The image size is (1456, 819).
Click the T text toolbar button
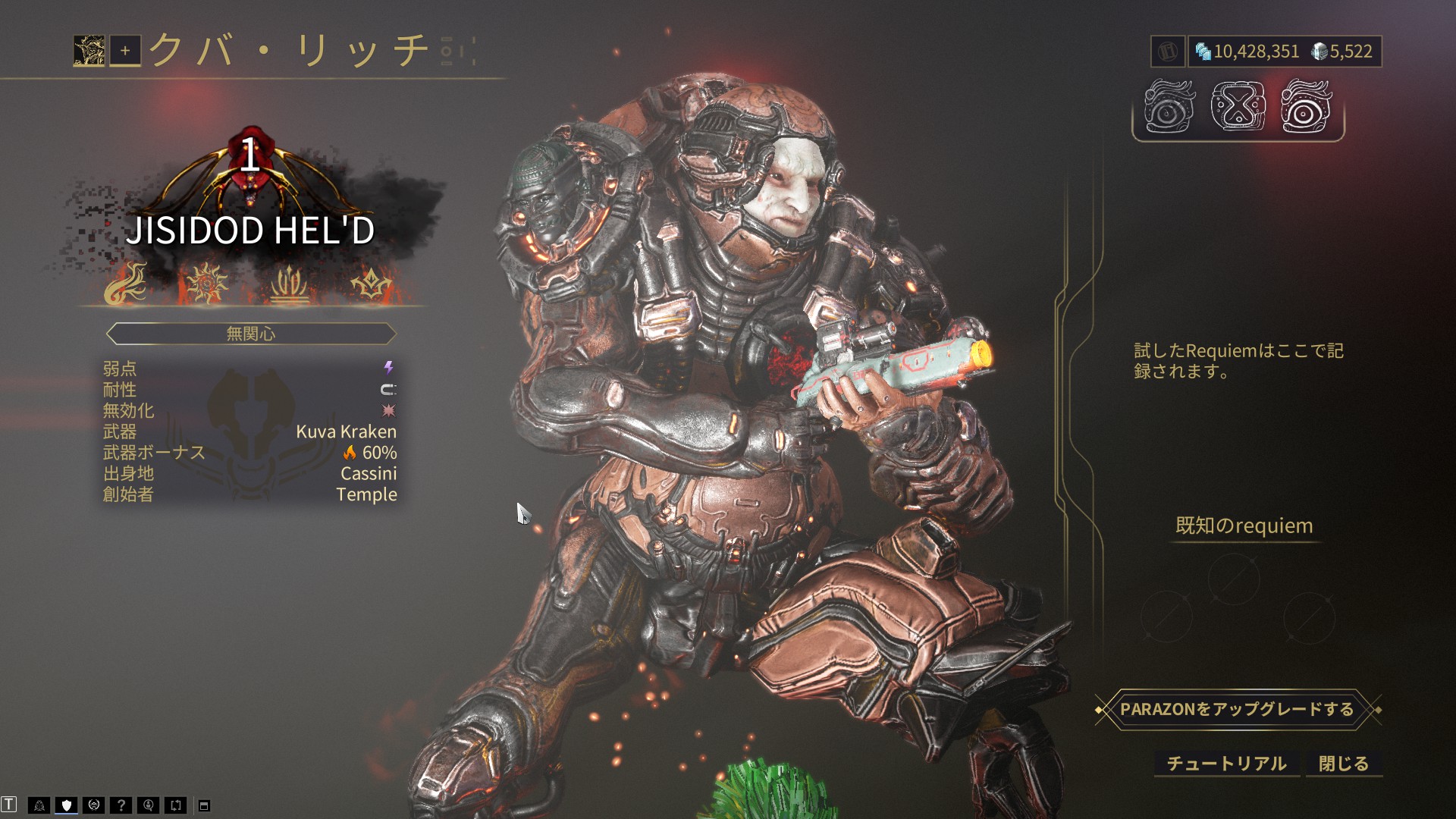pyautogui.click(x=9, y=805)
